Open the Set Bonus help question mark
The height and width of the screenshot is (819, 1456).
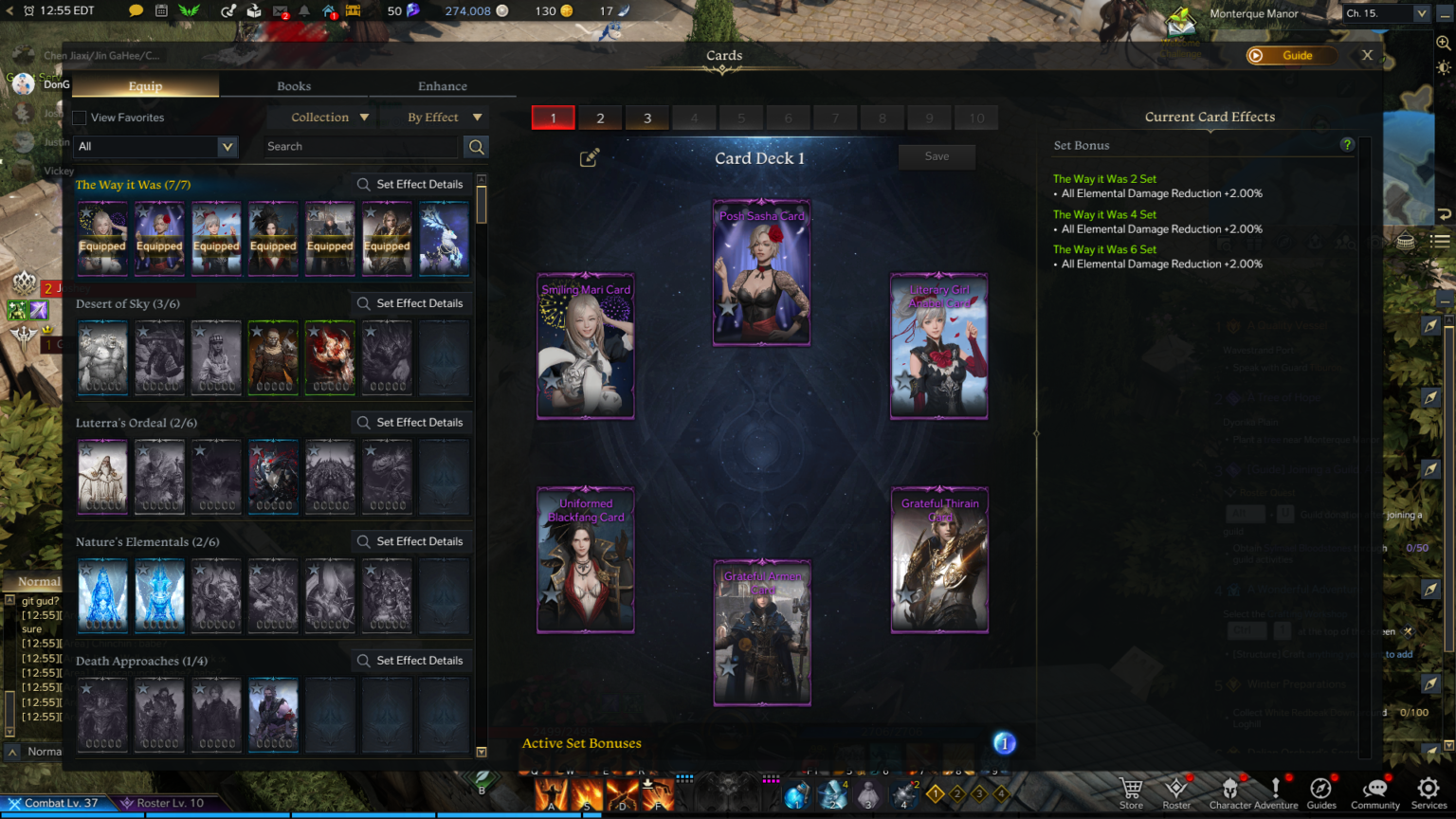tap(1348, 144)
